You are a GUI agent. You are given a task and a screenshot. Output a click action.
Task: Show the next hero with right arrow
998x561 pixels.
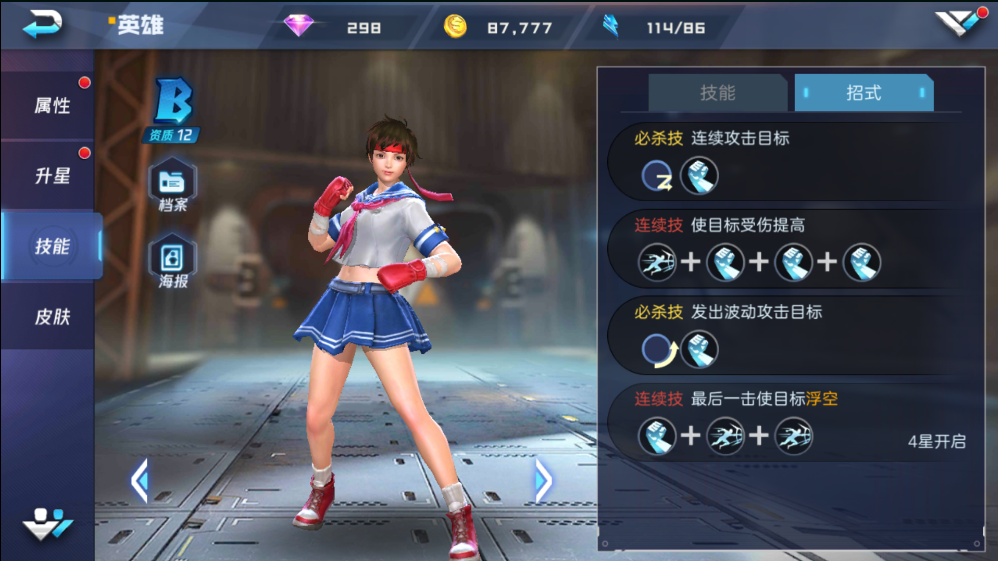tap(543, 482)
